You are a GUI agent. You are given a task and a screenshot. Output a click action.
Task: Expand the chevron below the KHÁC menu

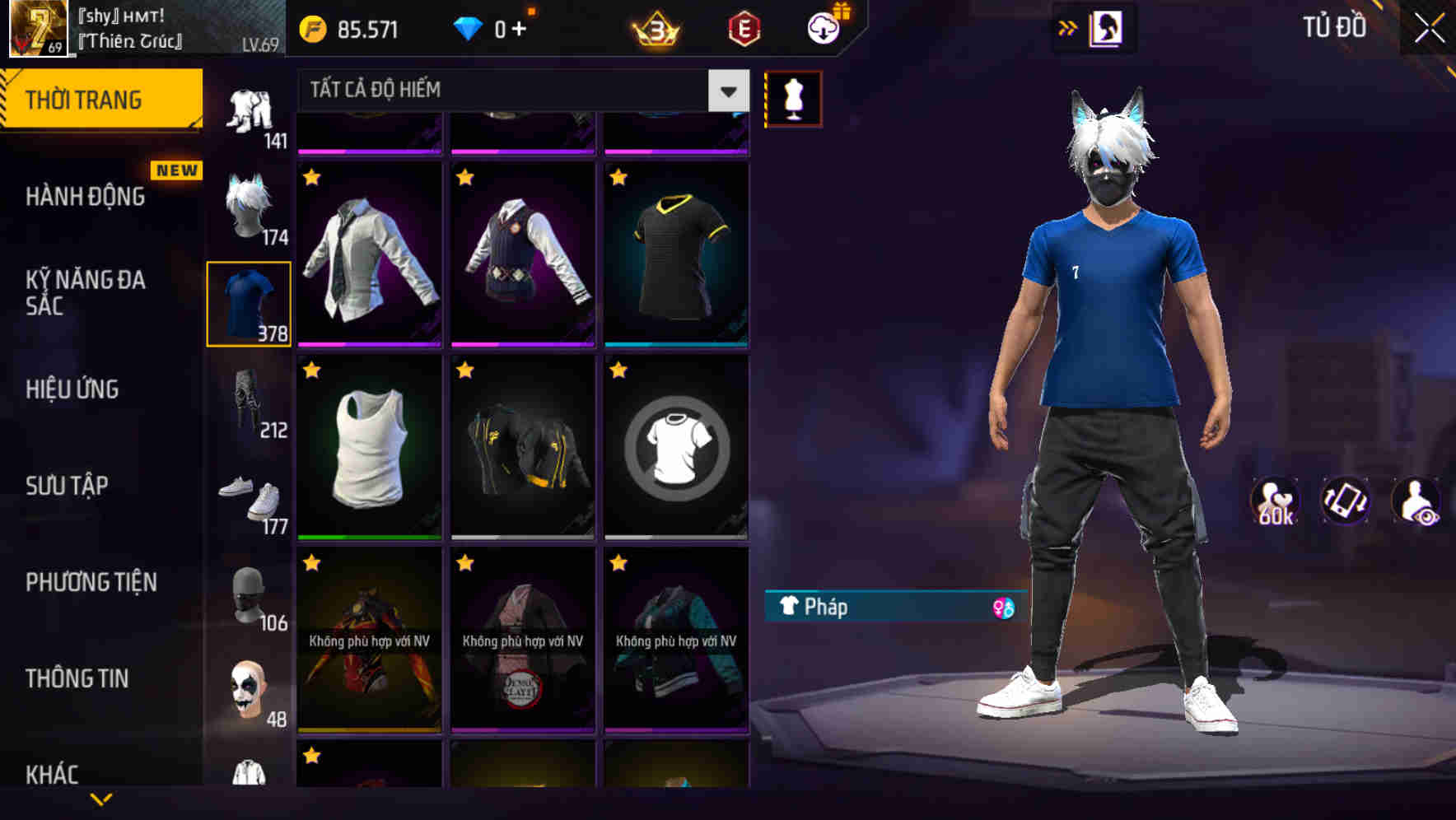point(103,799)
